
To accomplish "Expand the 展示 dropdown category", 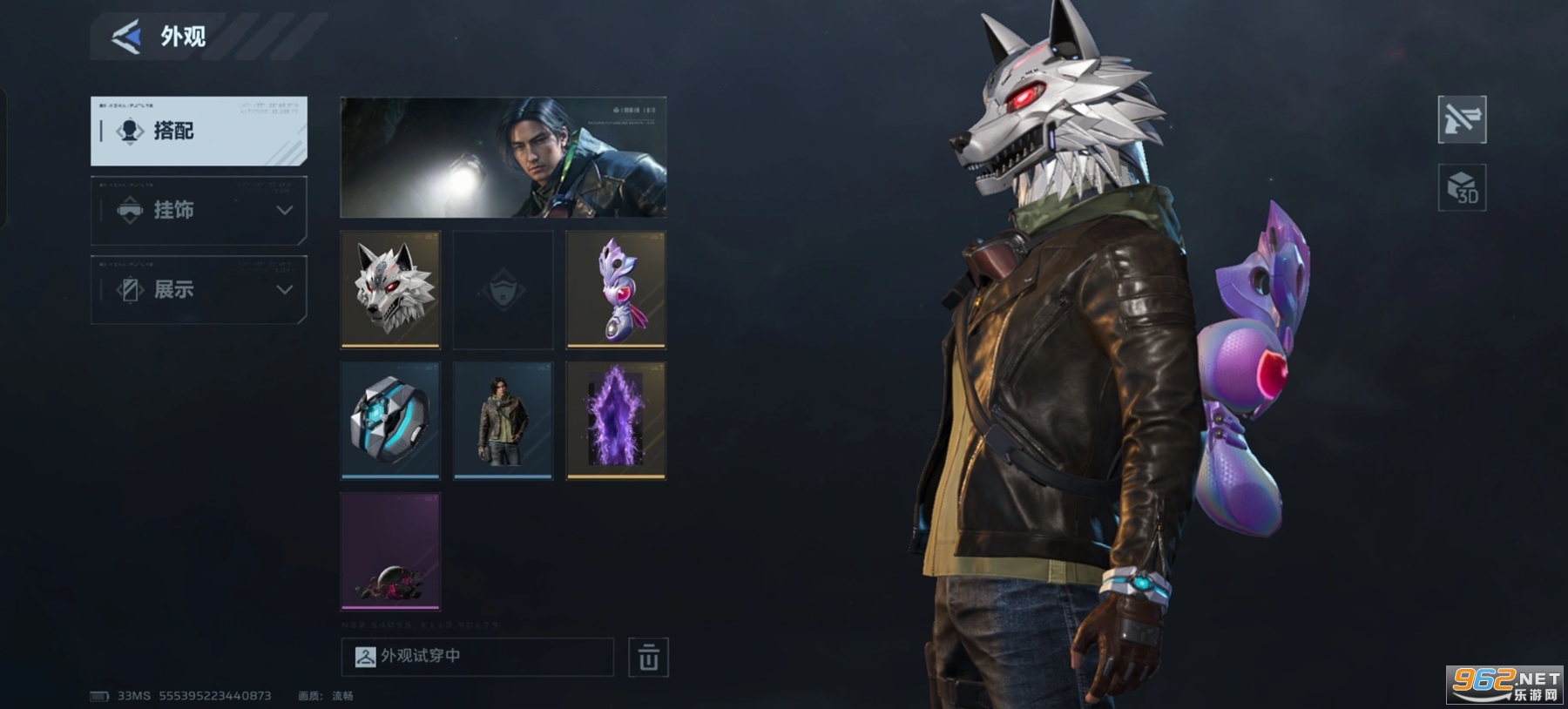I will 199,289.
